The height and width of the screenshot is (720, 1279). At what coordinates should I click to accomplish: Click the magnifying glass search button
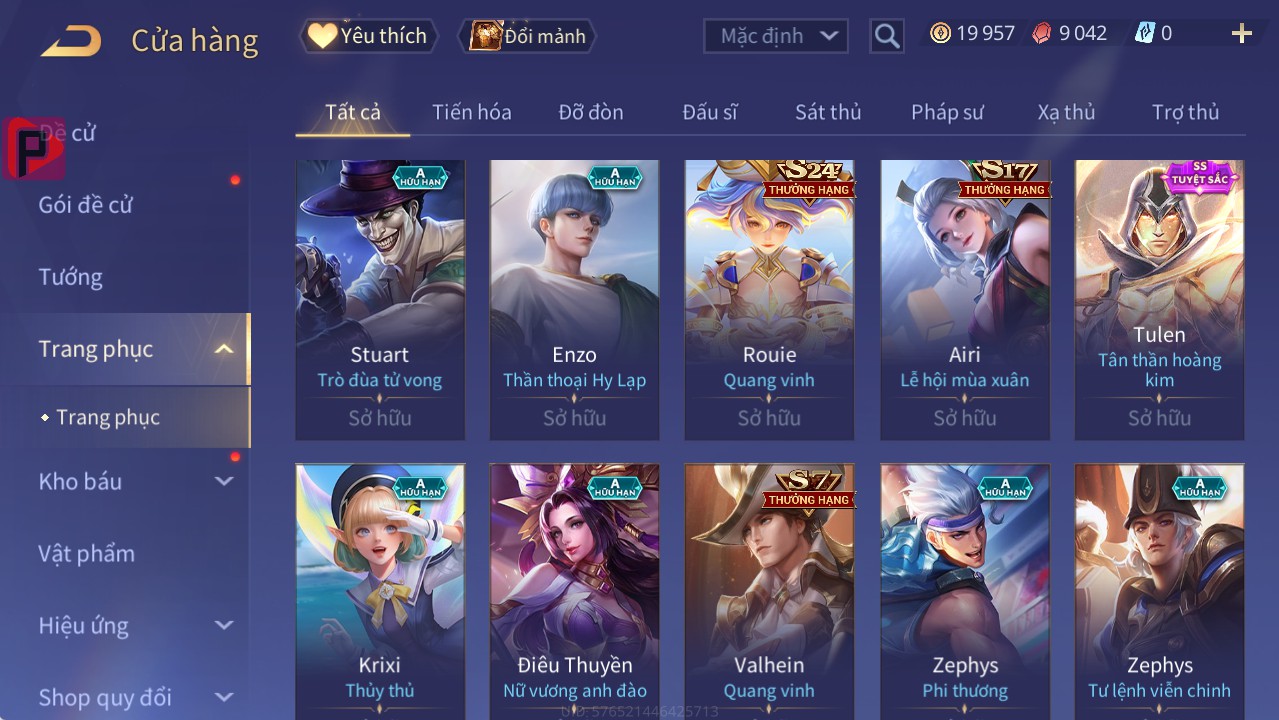coord(886,36)
